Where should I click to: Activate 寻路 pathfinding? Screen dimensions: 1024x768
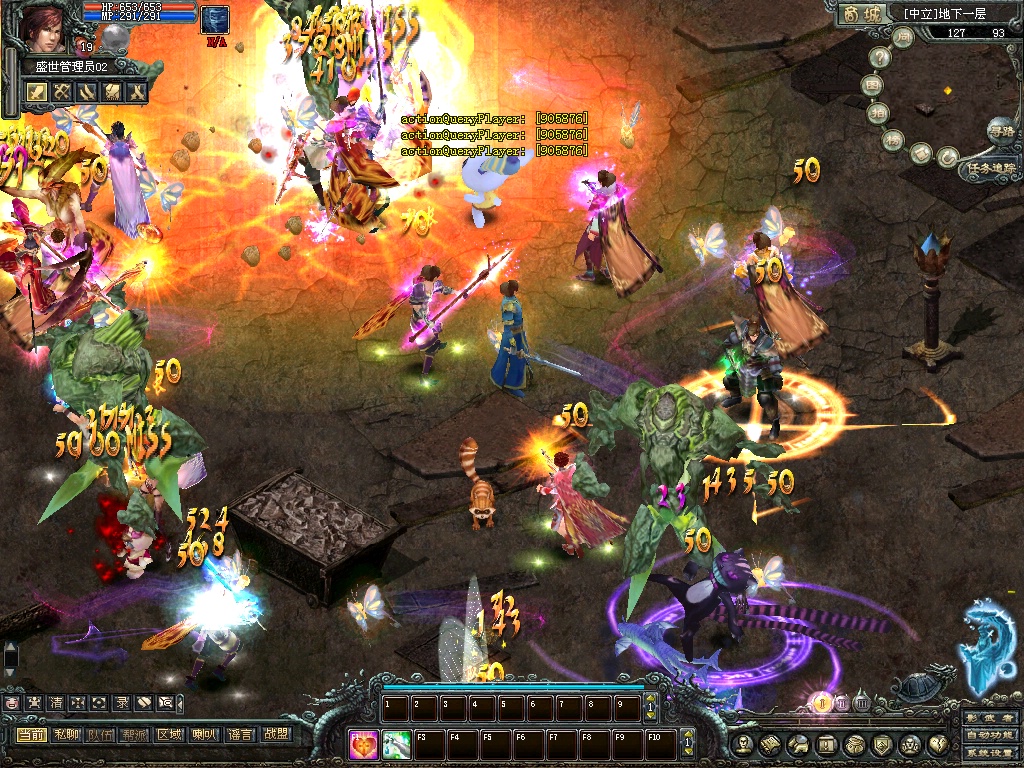pos(1000,129)
